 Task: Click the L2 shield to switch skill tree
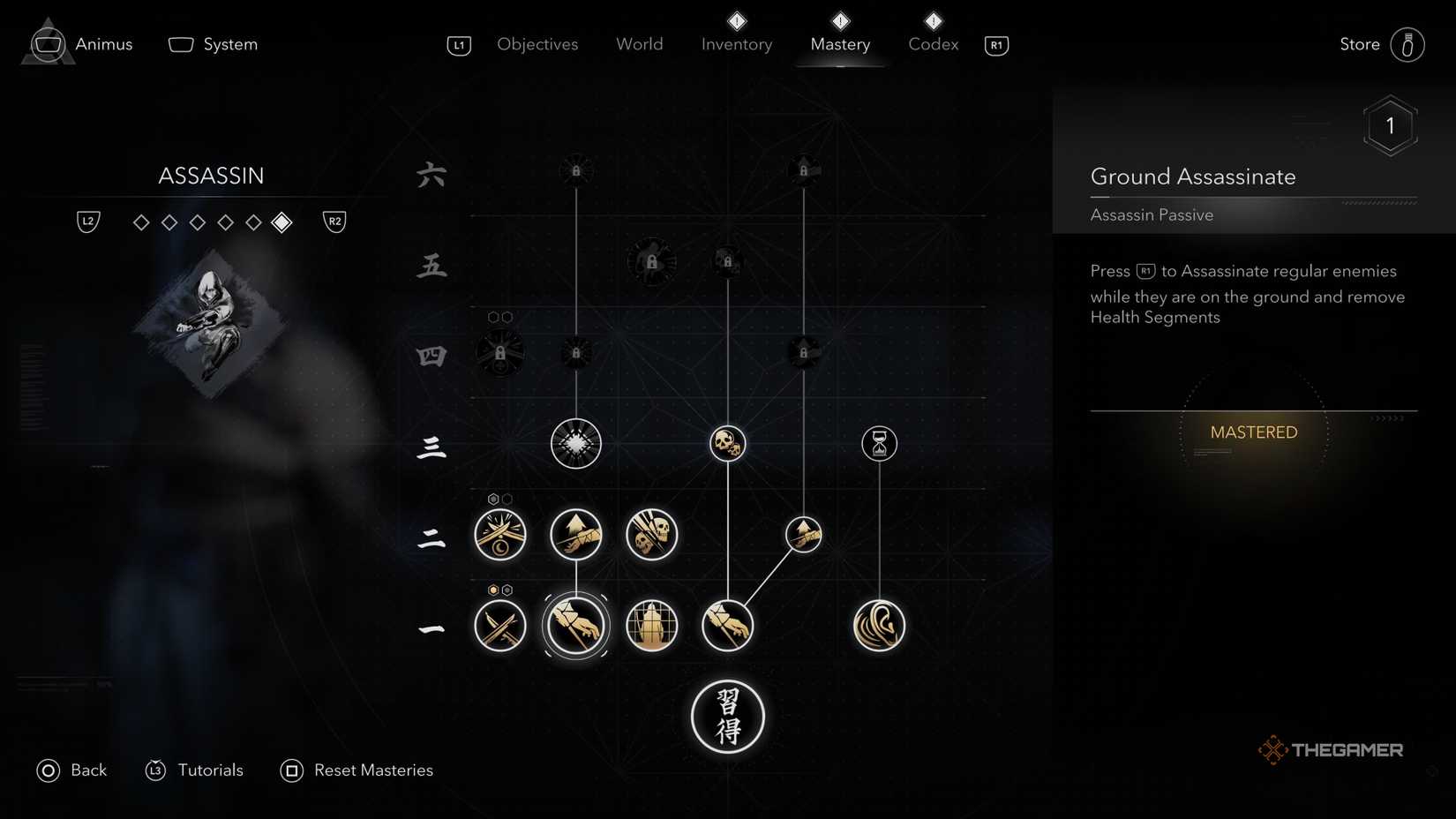pyautogui.click(x=87, y=222)
